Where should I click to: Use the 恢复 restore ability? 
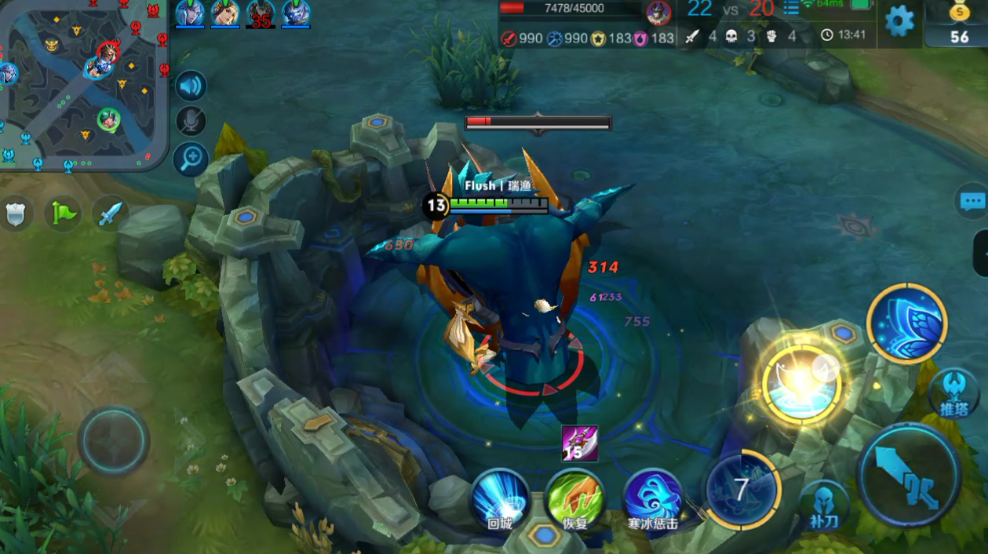tap(574, 497)
